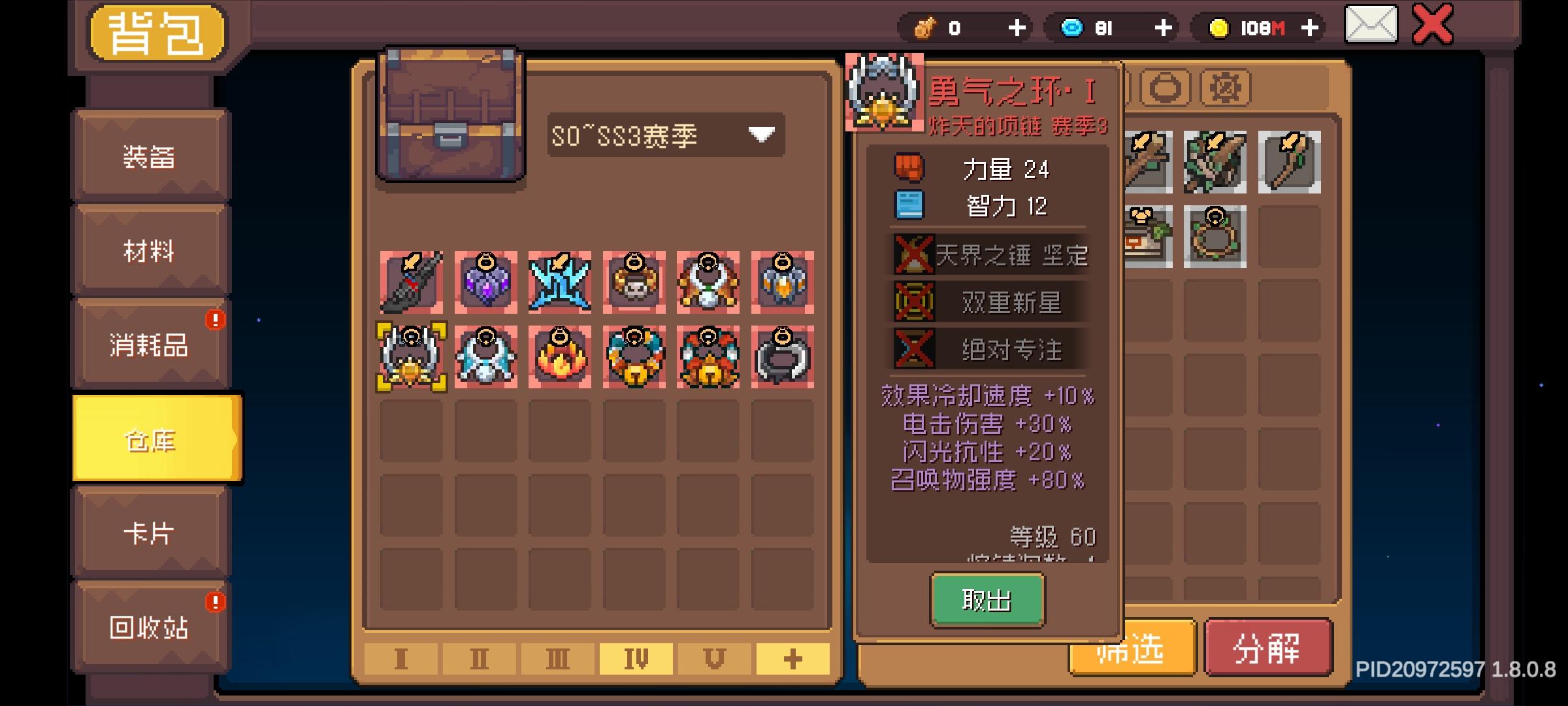Switch to the 装备 sidebar tab

pyautogui.click(x=152, y=156)
